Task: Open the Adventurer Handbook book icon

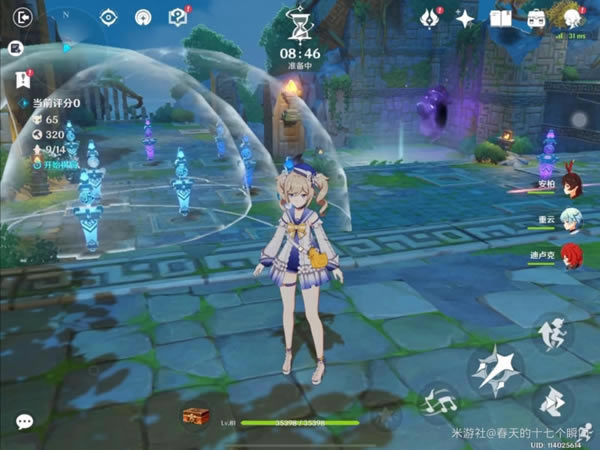Action: 500,17
